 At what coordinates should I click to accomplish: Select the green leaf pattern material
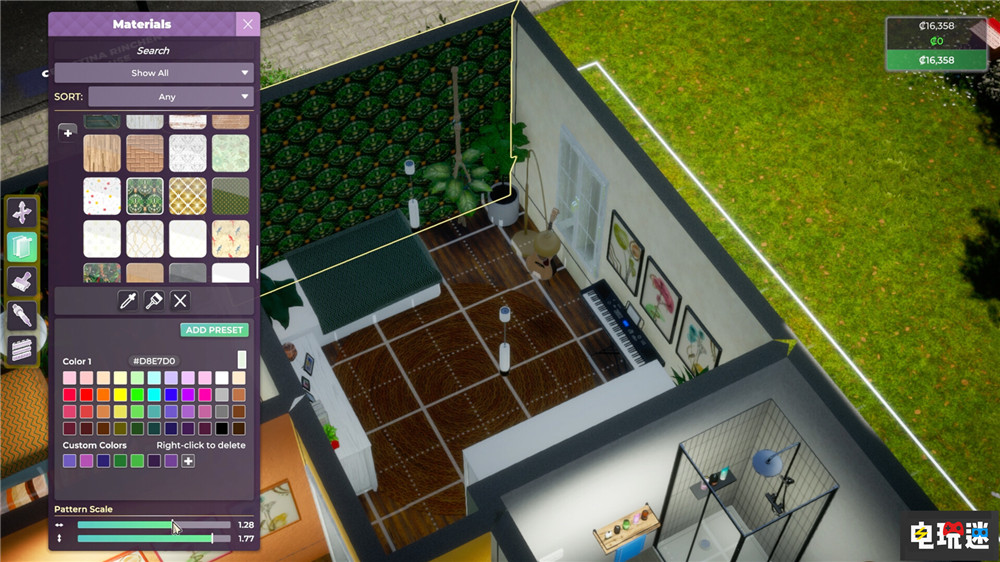pyautogui.click(x=145, y=196)
